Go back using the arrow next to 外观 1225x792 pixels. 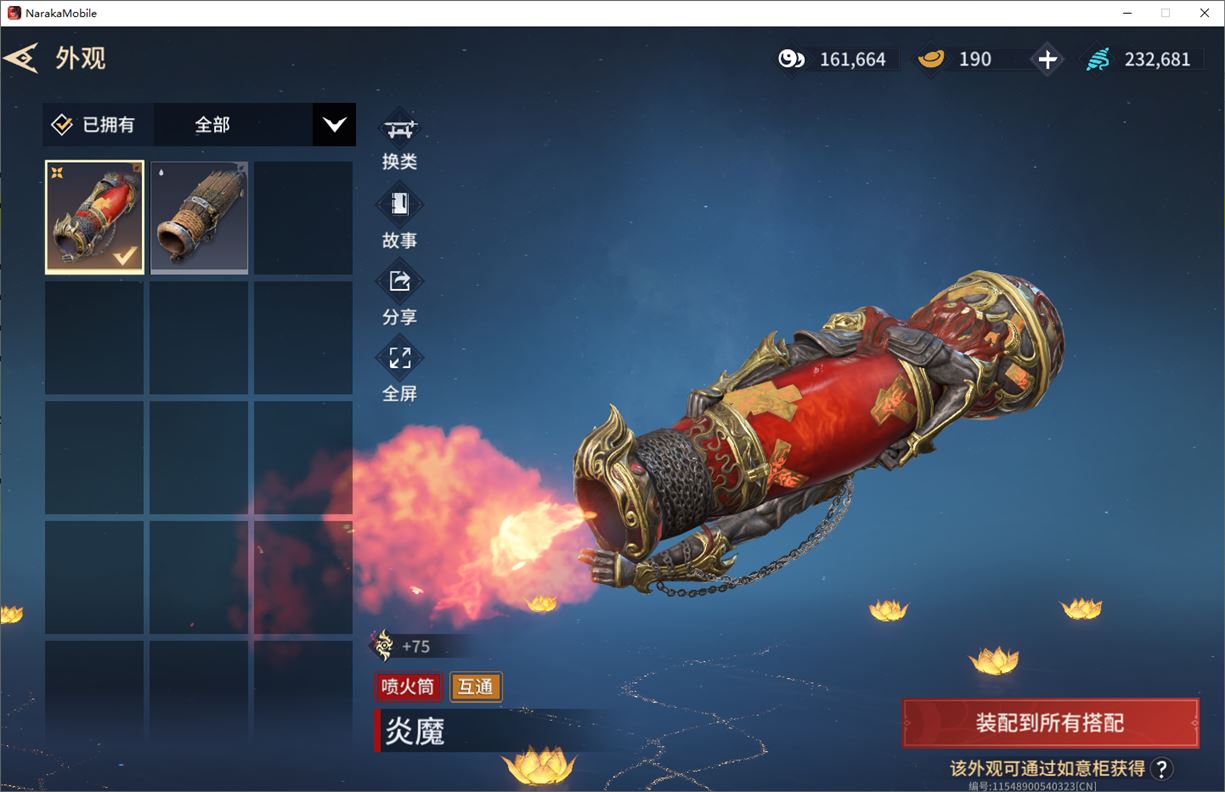pos(21,58)
